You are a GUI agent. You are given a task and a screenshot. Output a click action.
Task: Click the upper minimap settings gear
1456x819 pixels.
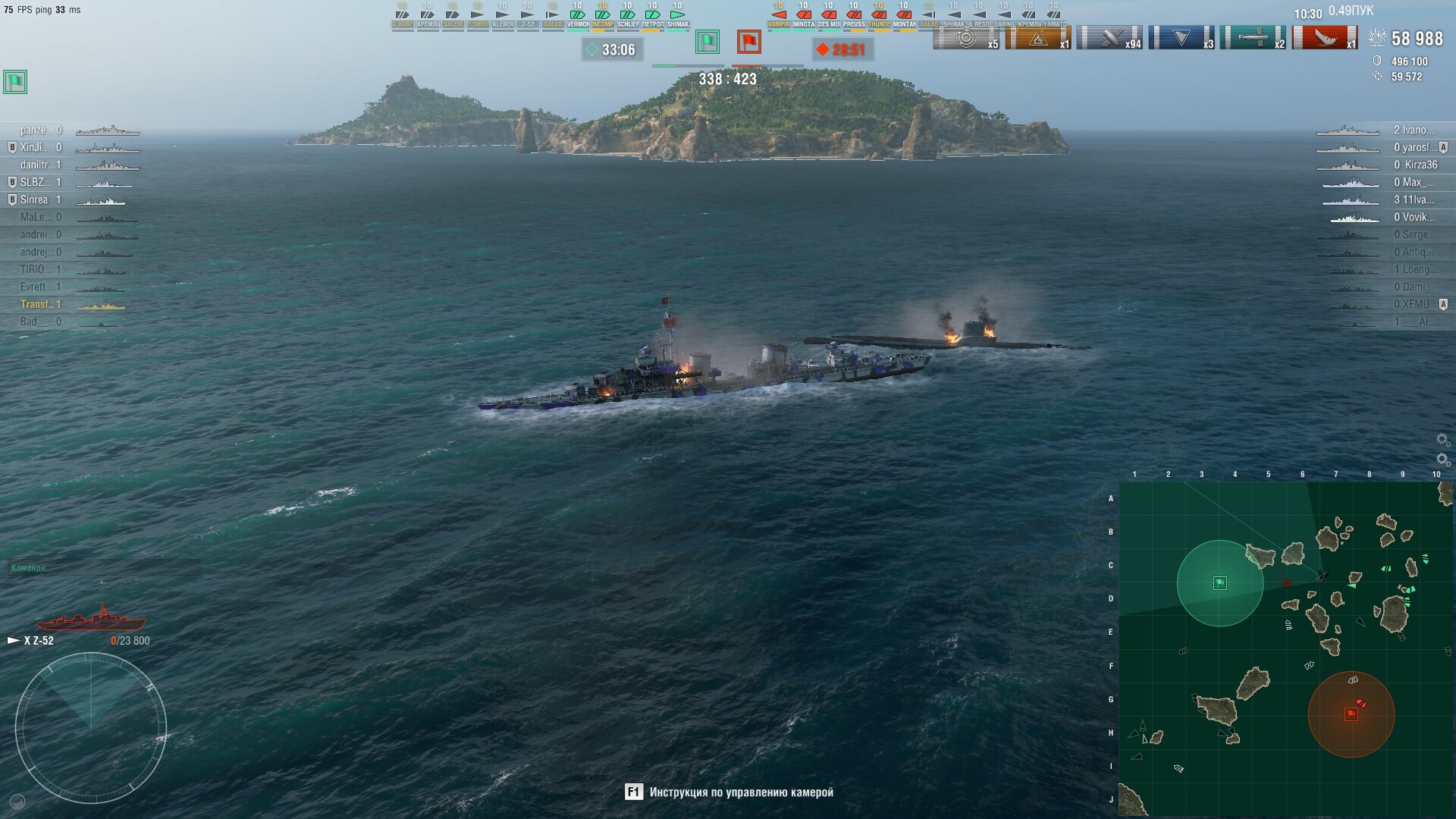1442,440
